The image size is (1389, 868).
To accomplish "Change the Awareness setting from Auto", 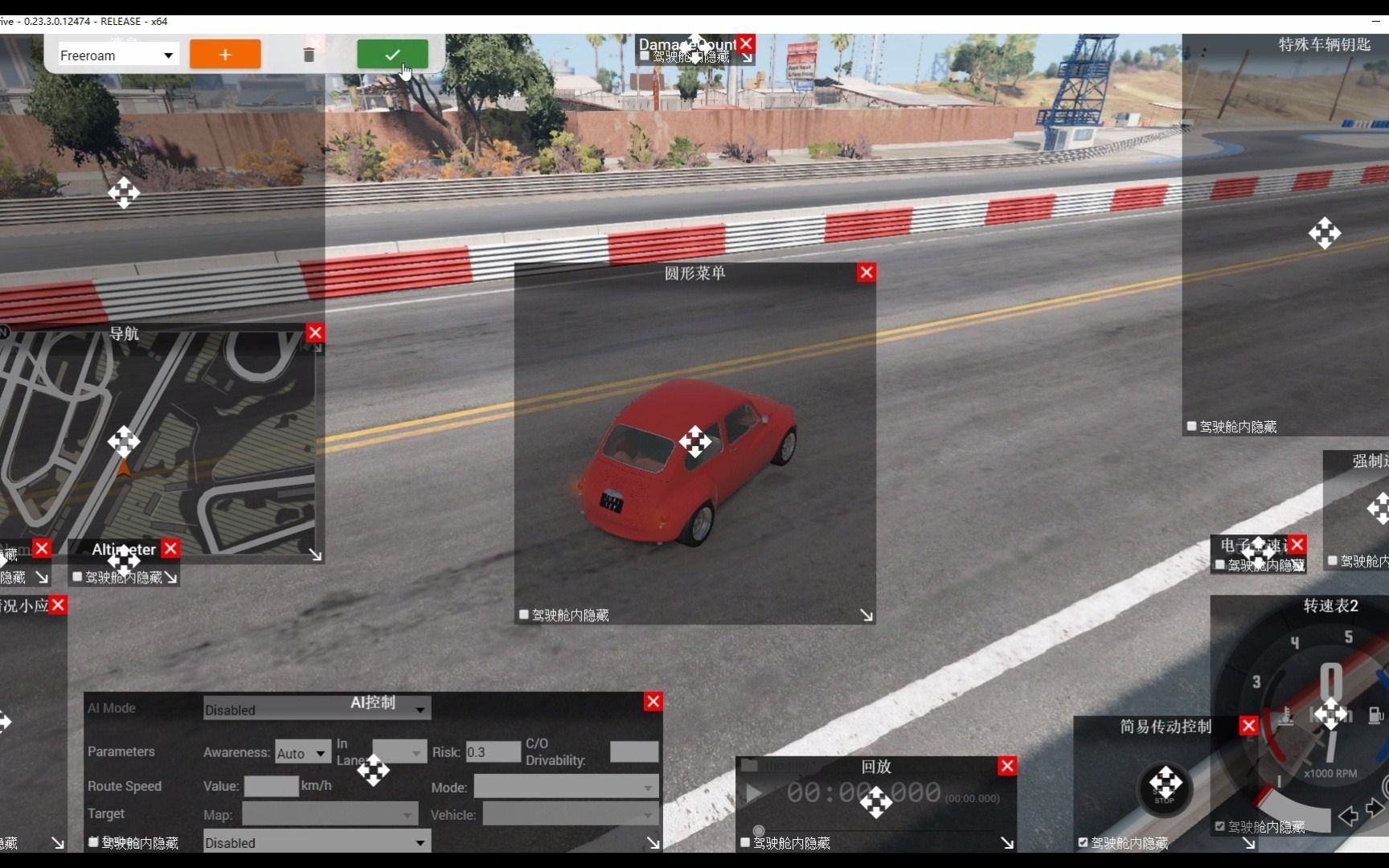I will [302, 752].
